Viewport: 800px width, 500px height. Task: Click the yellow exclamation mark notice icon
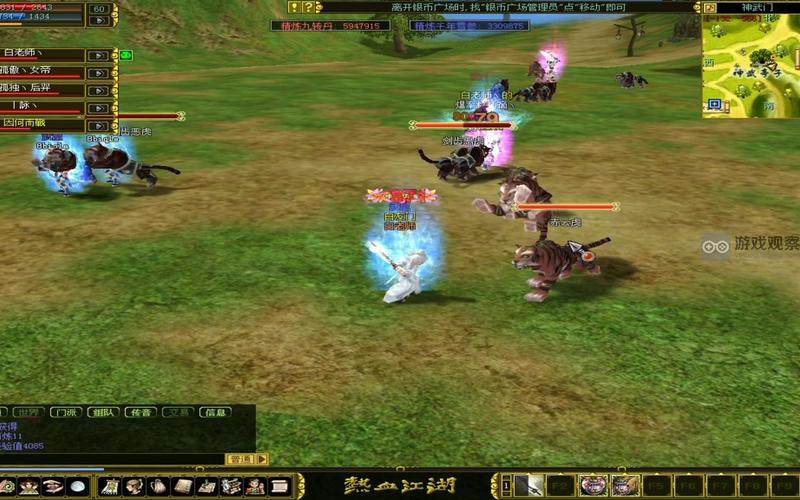coord(294,7)
